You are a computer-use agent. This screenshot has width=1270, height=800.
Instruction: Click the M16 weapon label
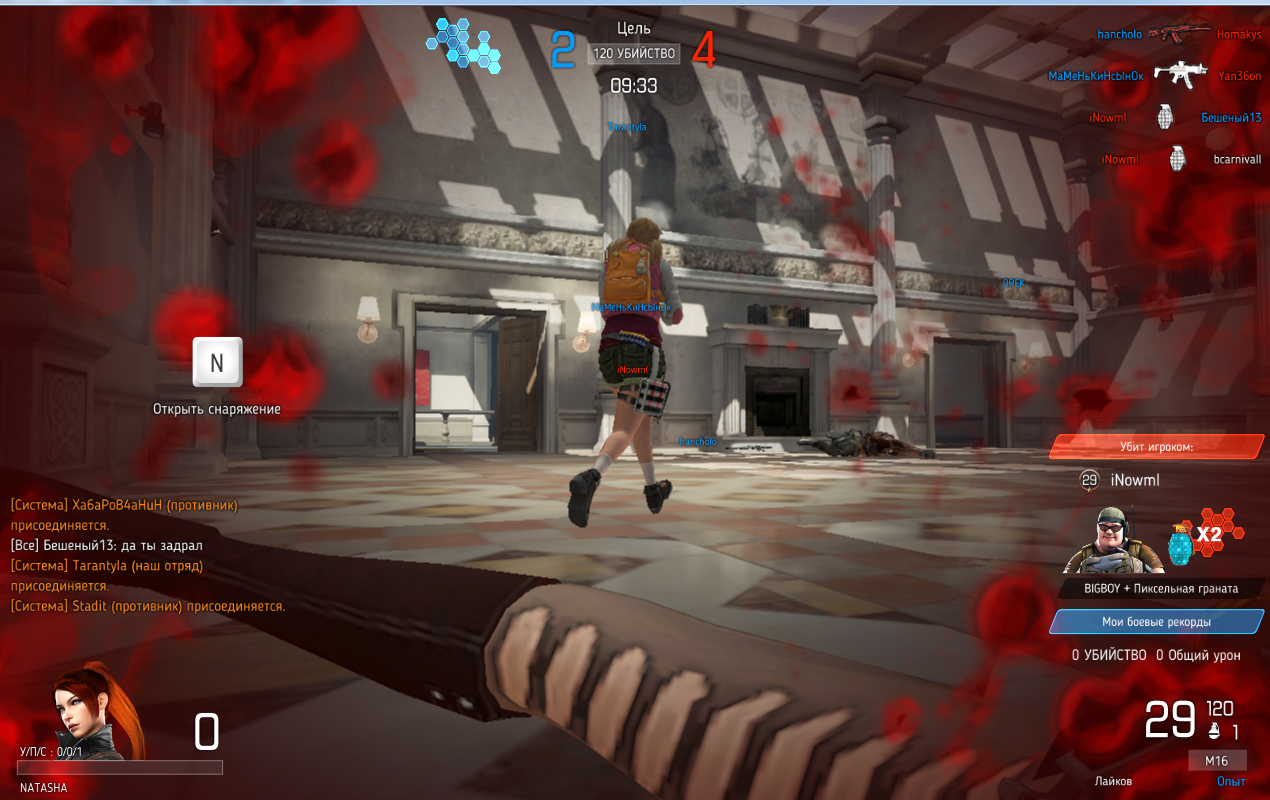[x=1216, y=761]
